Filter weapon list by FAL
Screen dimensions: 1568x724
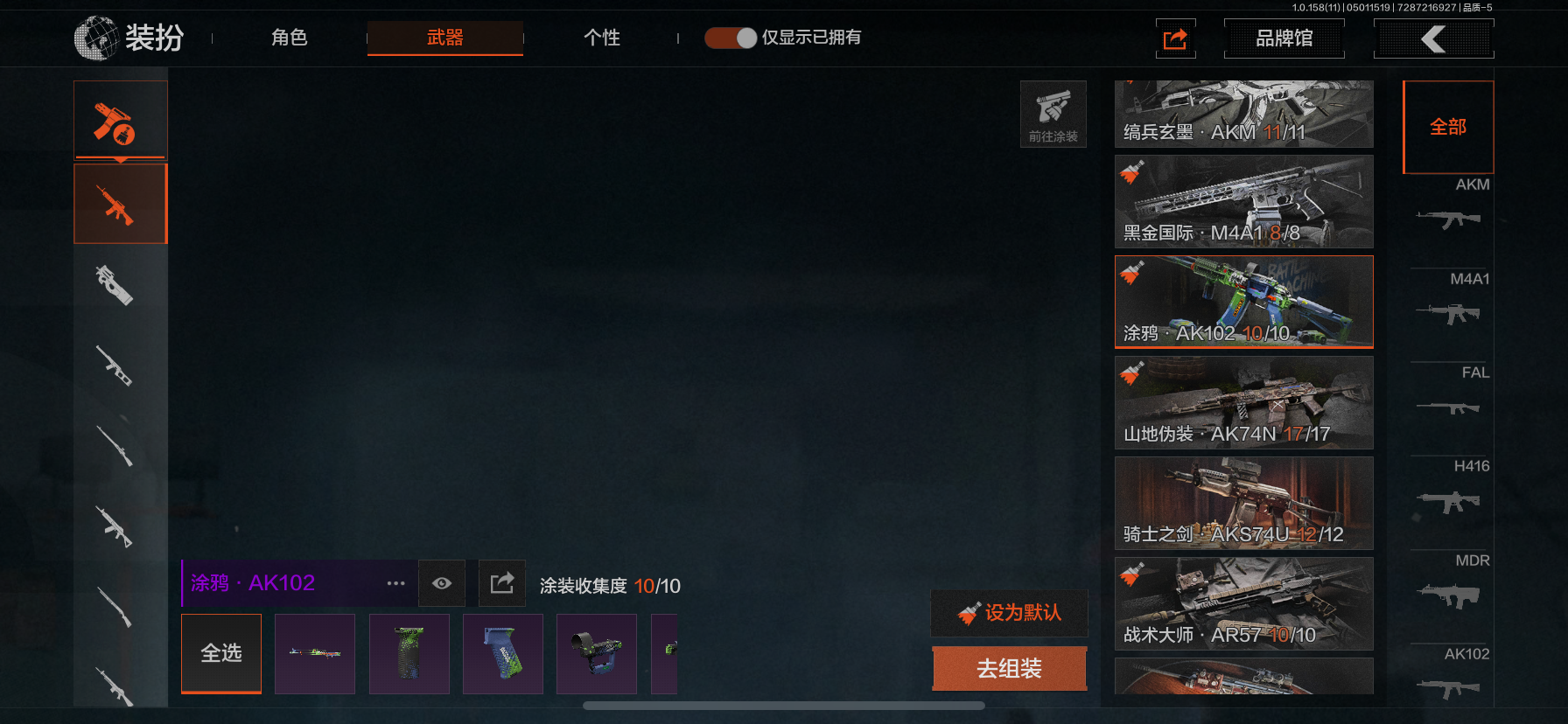click(1449, 395)
